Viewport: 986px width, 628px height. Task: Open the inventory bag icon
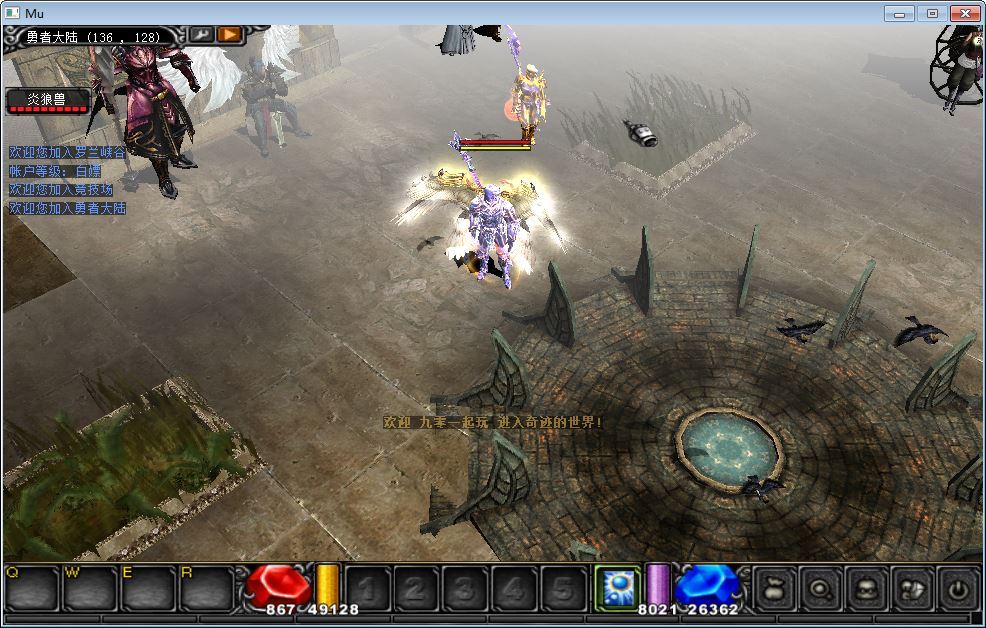pos(772,590)
